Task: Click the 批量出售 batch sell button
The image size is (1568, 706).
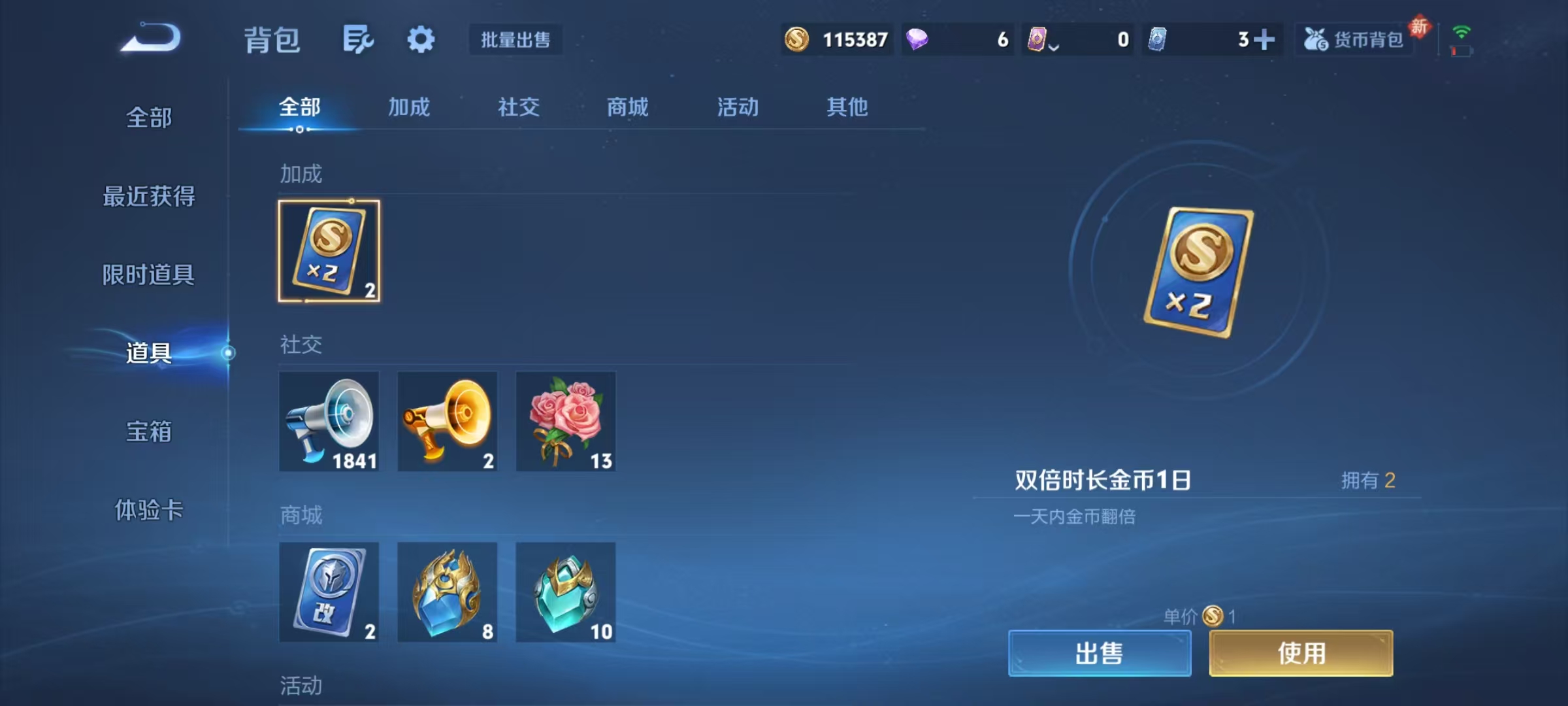Action: click(x=515, y=40)
